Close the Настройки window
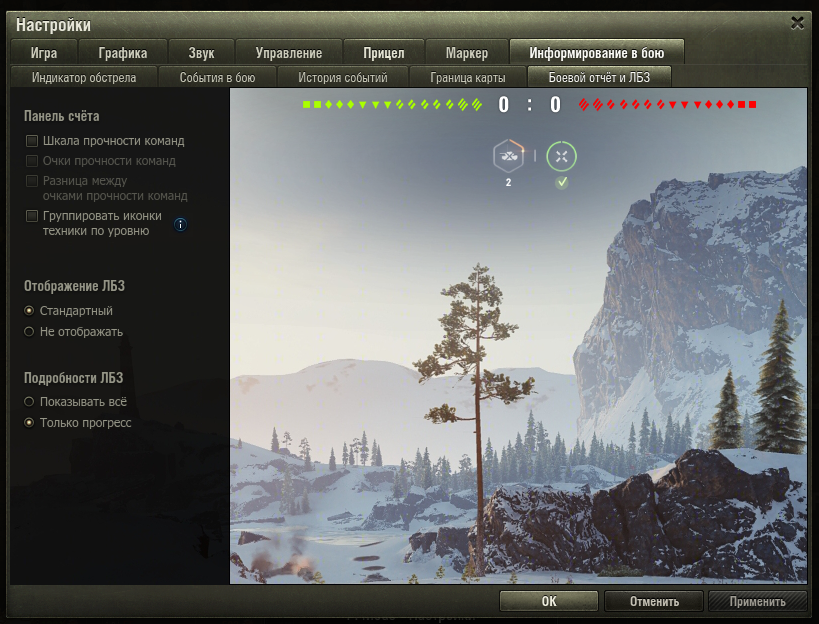The height and width of the screenshot is (624, 819). [x=797, y=22]
